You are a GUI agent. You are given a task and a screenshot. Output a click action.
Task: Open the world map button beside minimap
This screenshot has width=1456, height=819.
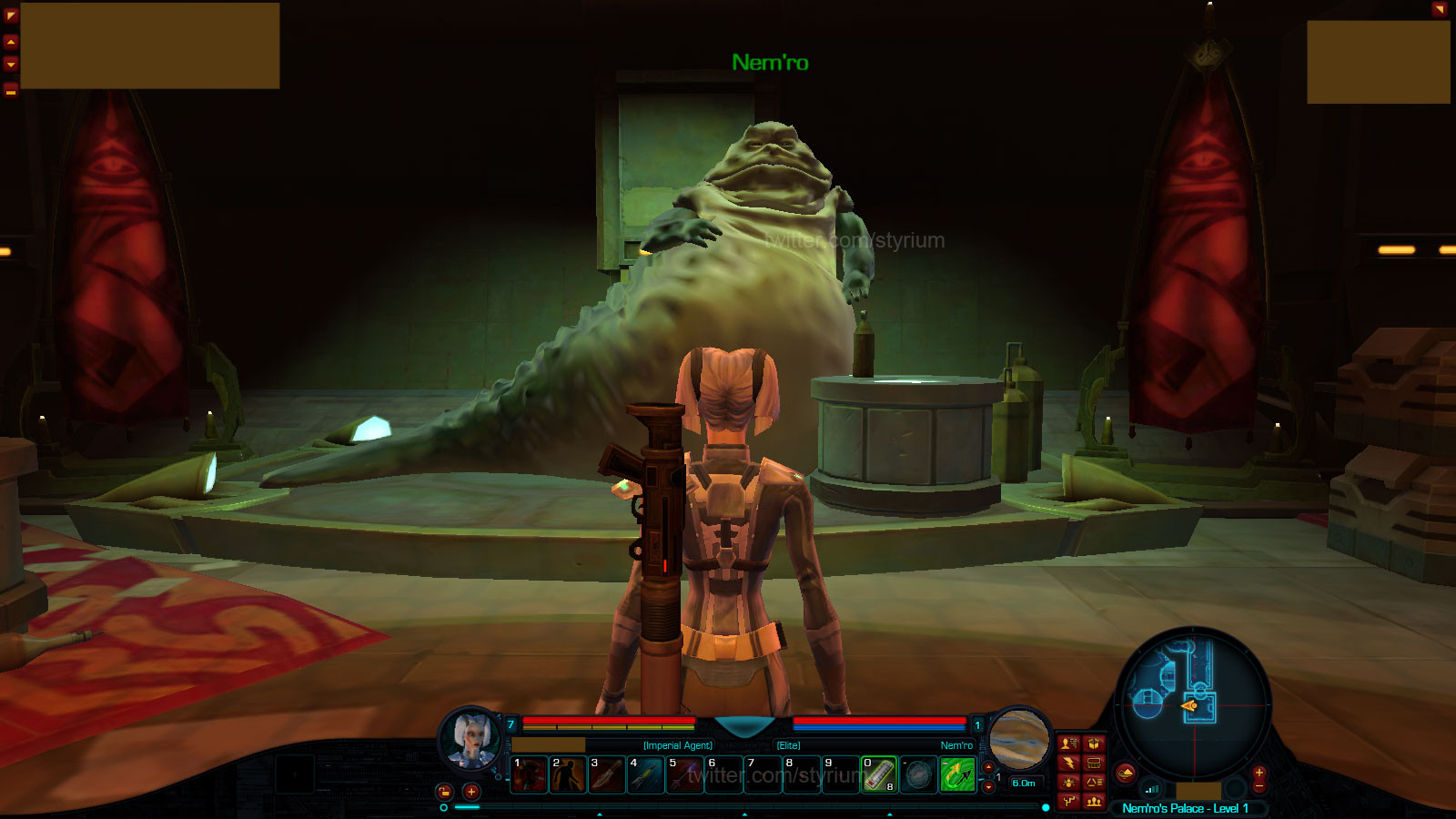[x=1126, y=773]
